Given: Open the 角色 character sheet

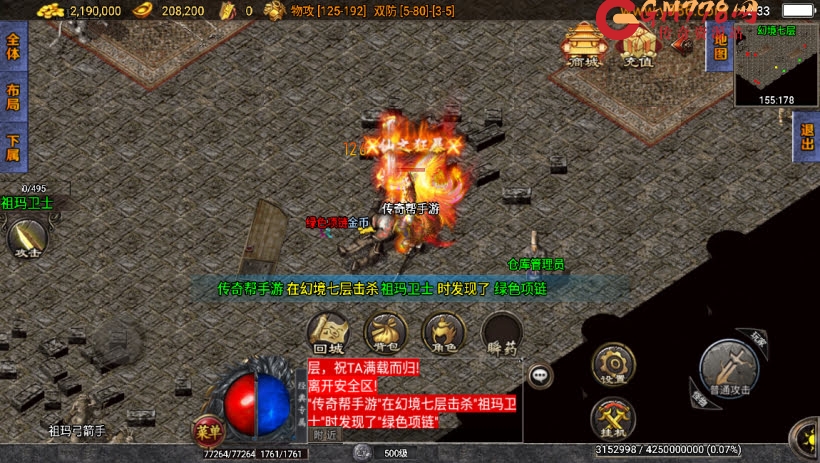Looking at the screenshot, I should [442, 333].
